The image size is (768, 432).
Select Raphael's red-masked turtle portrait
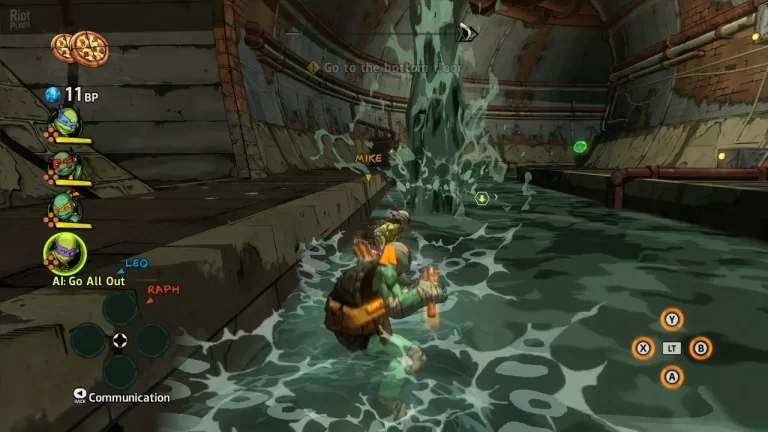coord(65,165)
